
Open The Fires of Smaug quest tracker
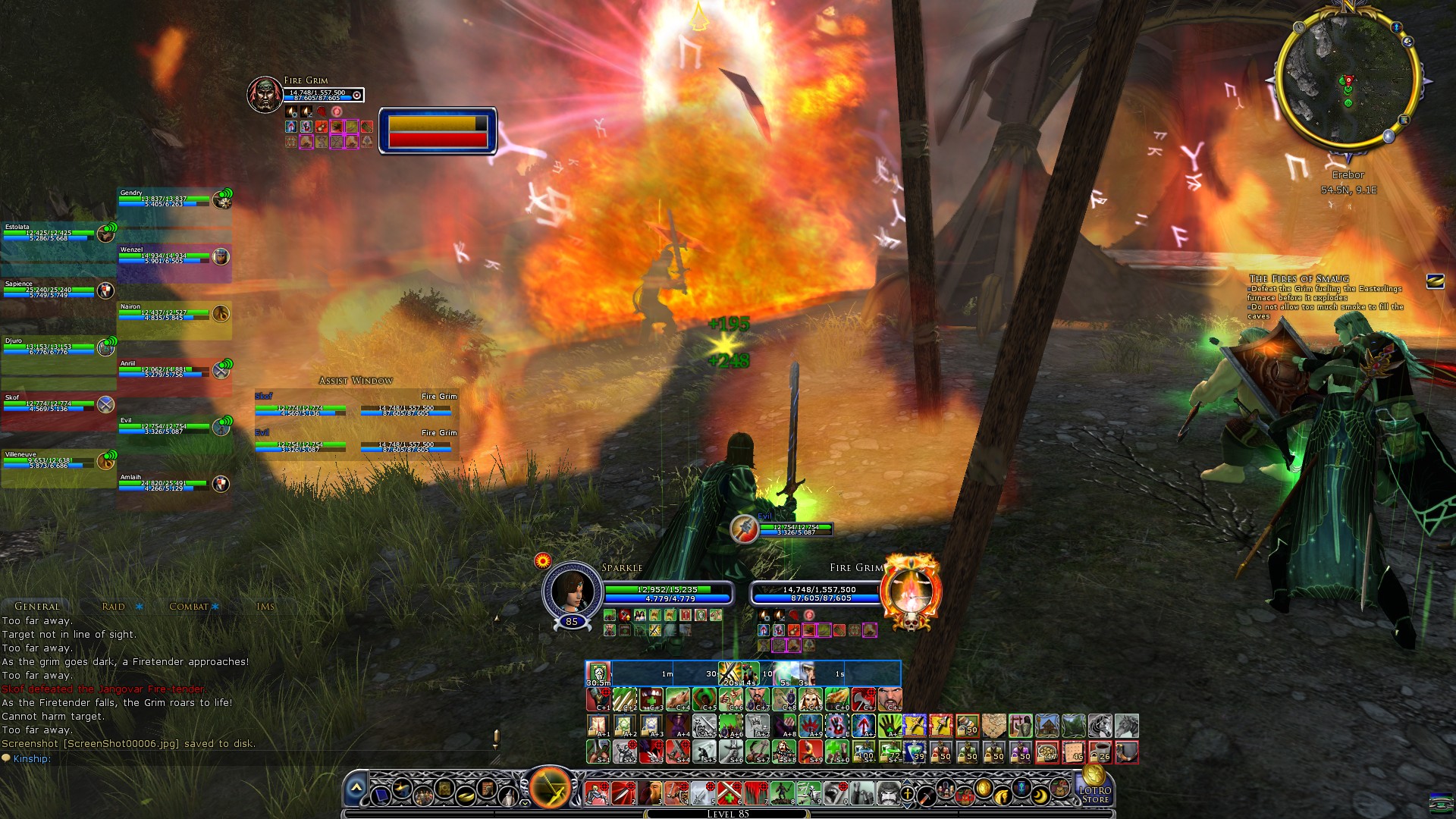[x=1298, y=278]
